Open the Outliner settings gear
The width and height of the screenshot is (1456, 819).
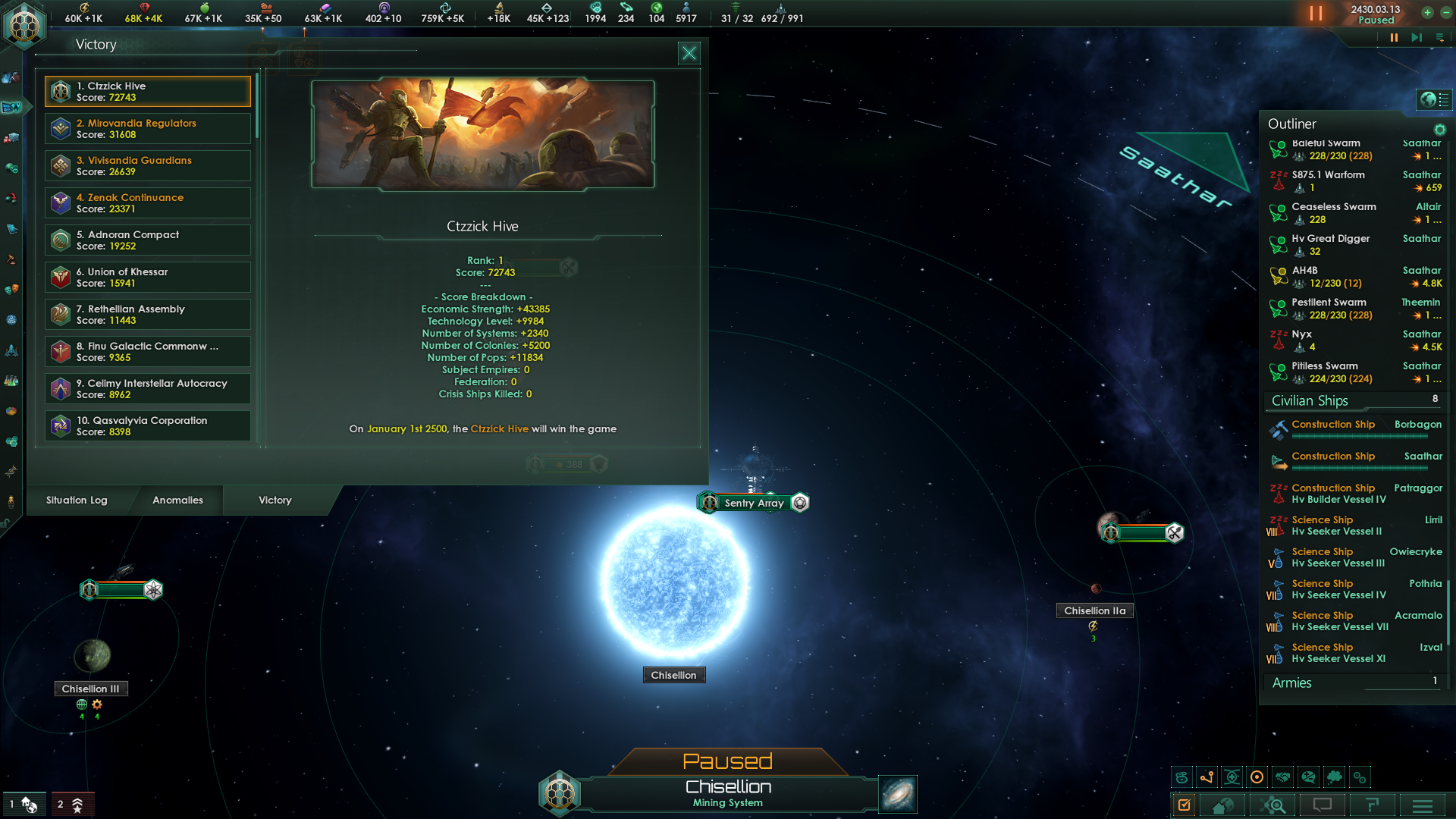tap(1439, 130)
